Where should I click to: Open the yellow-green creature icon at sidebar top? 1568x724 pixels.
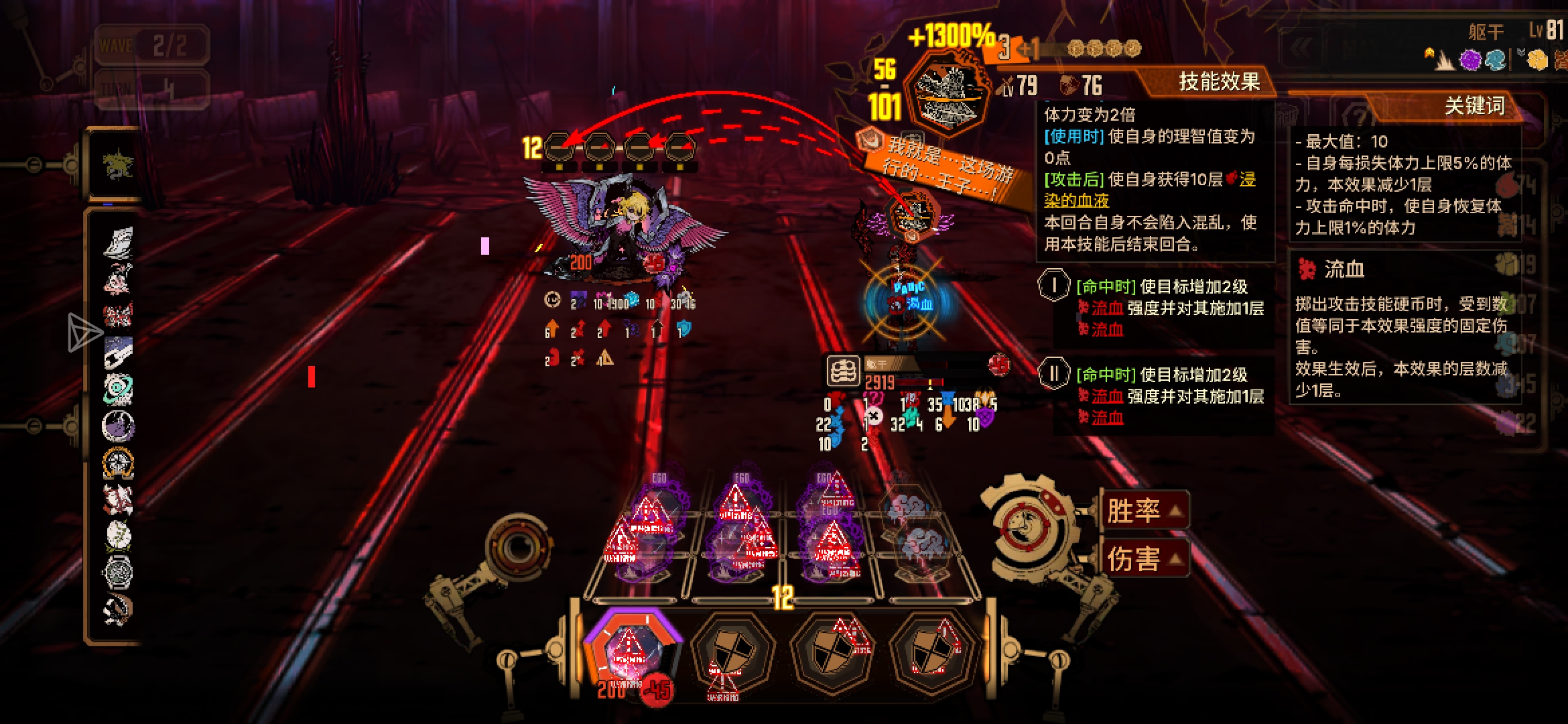(118, 164)
